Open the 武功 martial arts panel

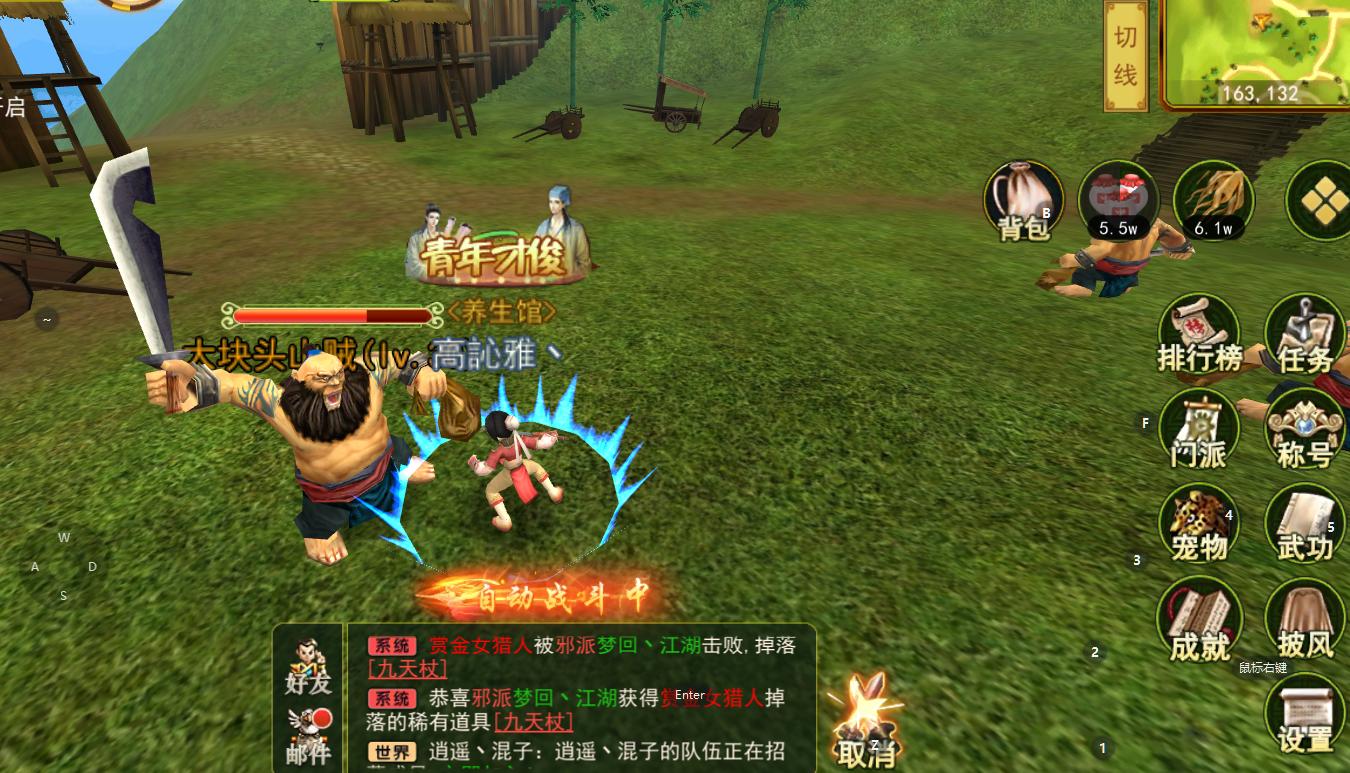(x=1303, y=522)
